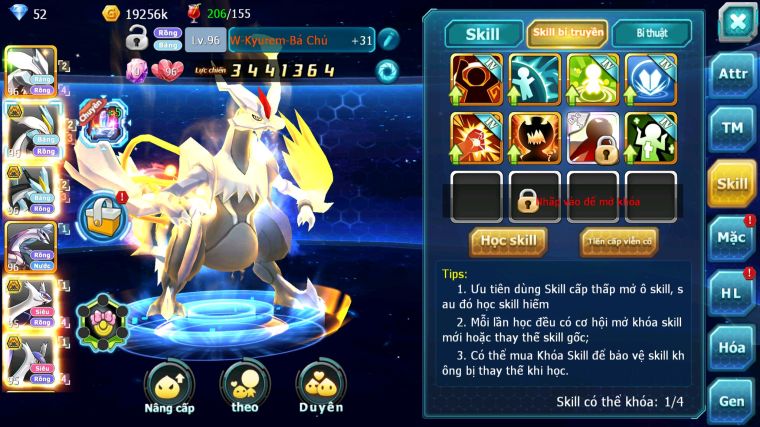Open the Attr side tab
Viewport: 760px width, 427px height.
(x=732, y=74)
